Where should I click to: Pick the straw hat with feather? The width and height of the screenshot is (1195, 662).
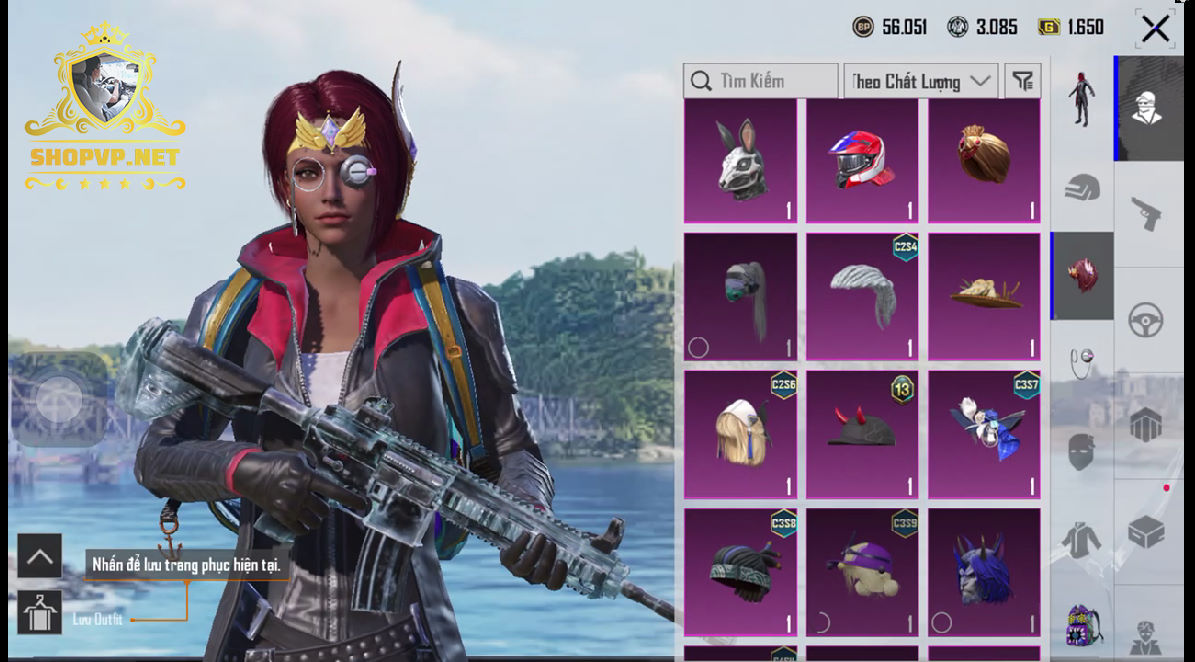(x=984, y=296)
